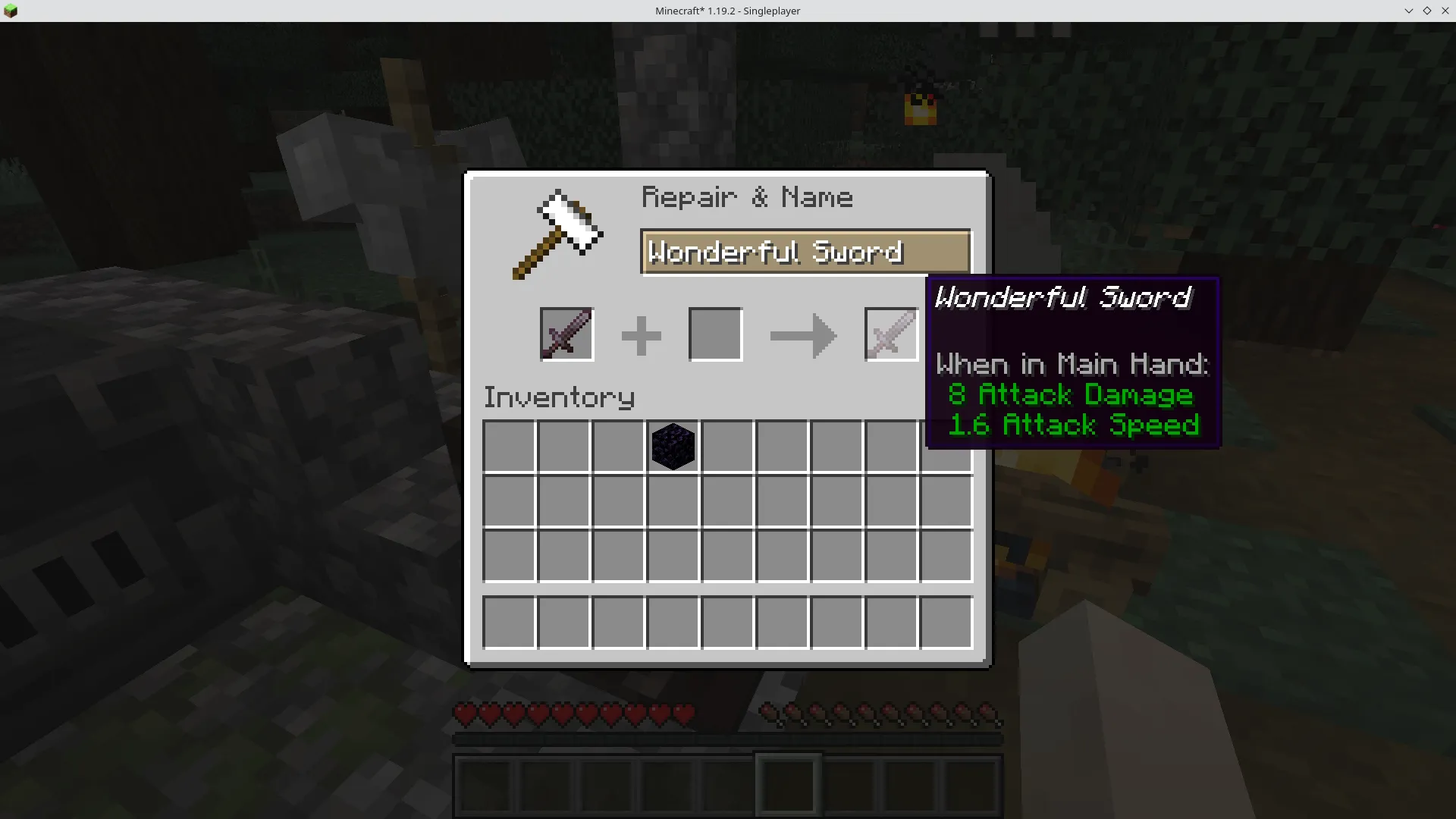Pick up the obsidian block from inventory
The height and width of the screenshot is (819, 1456).
pos(673,447)
